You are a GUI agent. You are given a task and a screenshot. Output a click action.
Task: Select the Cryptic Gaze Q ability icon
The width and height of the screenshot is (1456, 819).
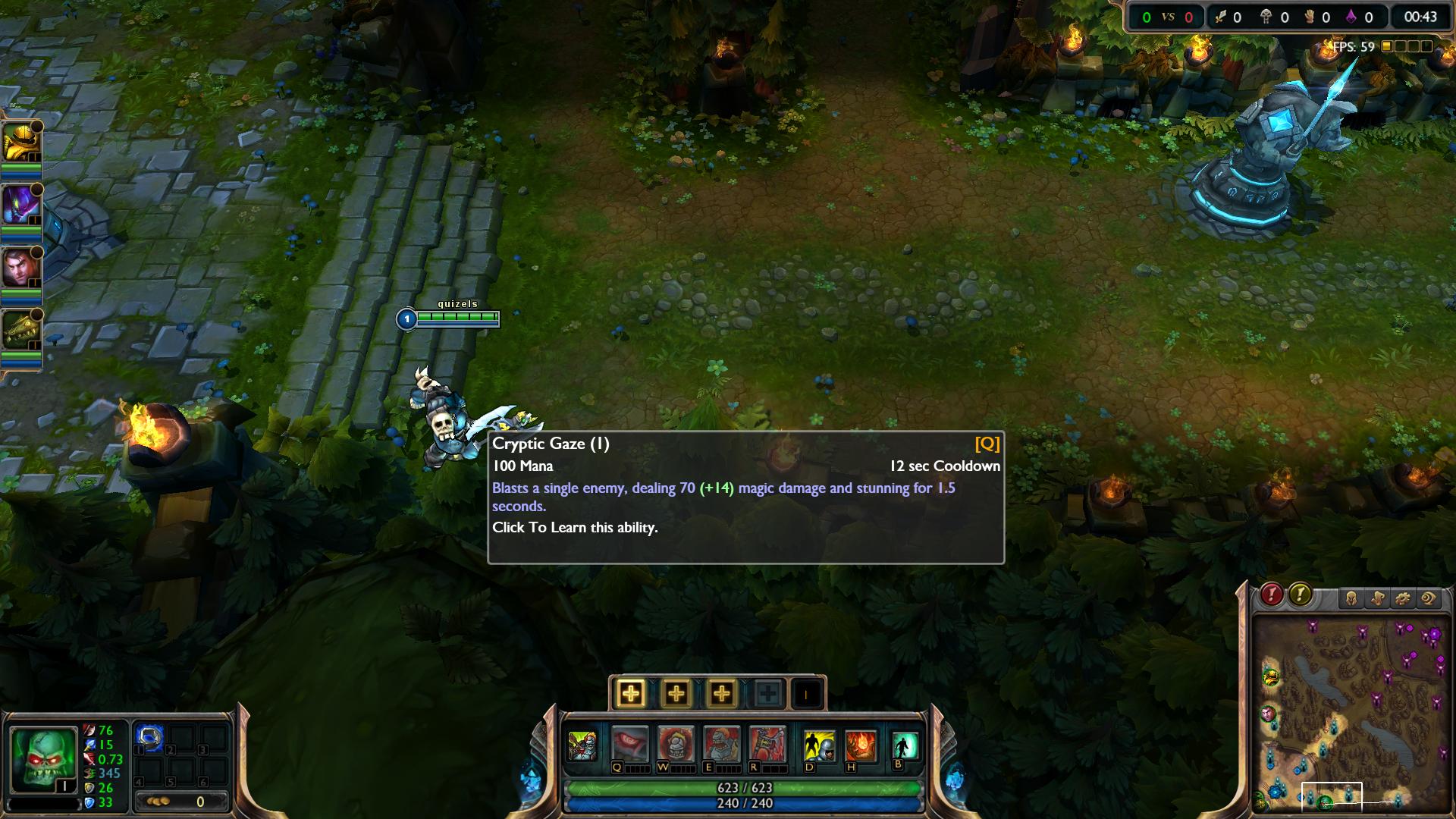tap(630, 744)
